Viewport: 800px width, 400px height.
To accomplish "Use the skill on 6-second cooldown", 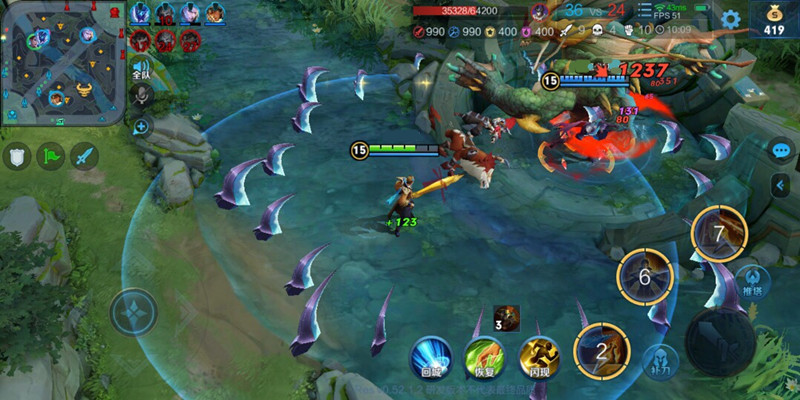I will point(645,276).
